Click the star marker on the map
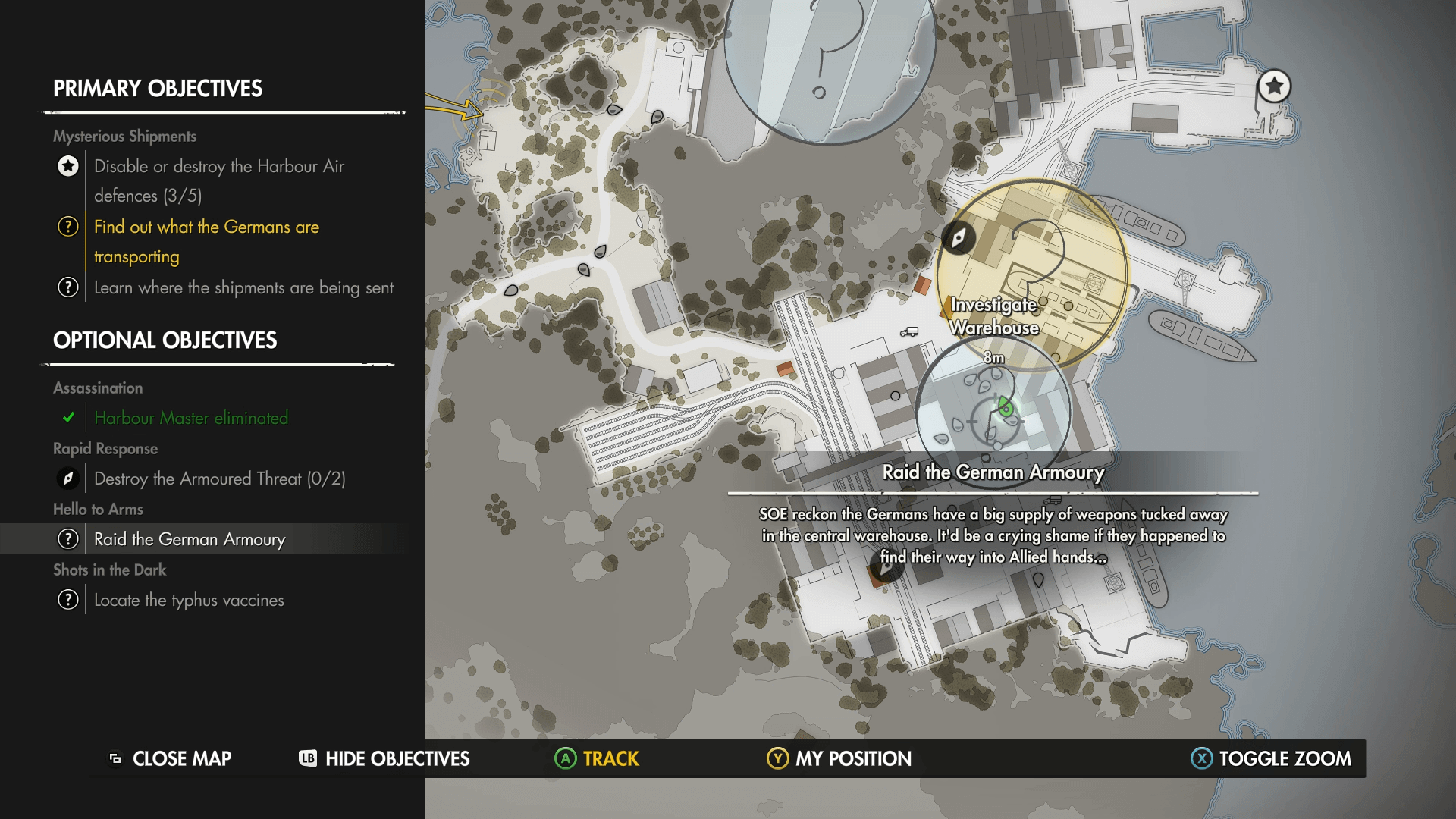1456x819 pixels. pos(1274,86)
